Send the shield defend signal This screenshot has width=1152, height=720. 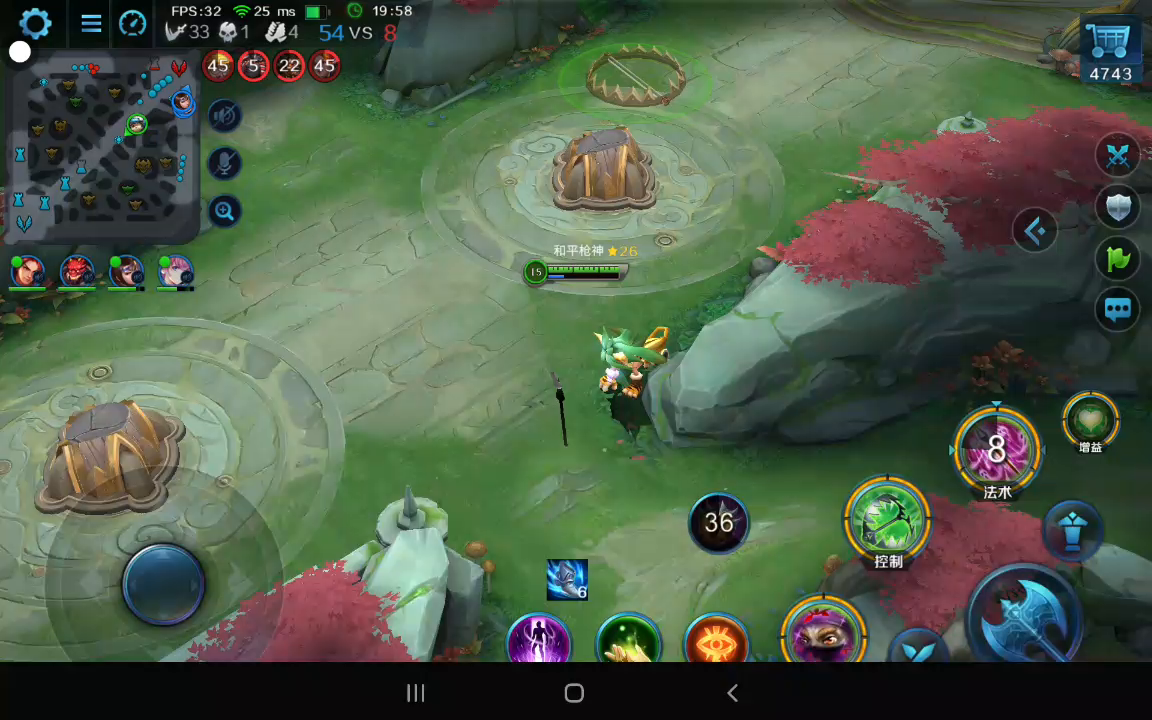[x=1117, y=207]
